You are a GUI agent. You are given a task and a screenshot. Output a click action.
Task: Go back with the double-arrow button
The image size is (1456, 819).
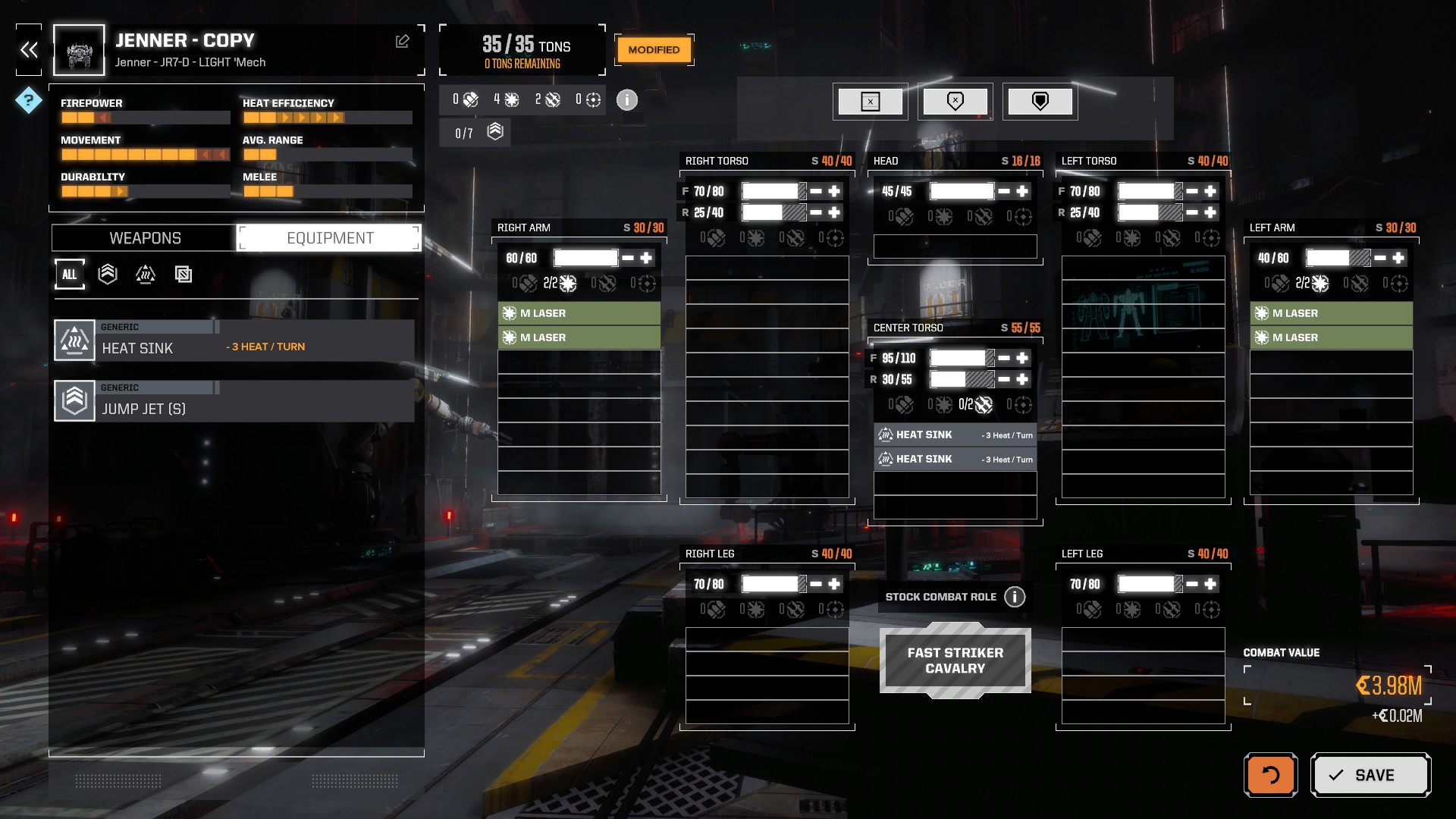coord(29,50)
